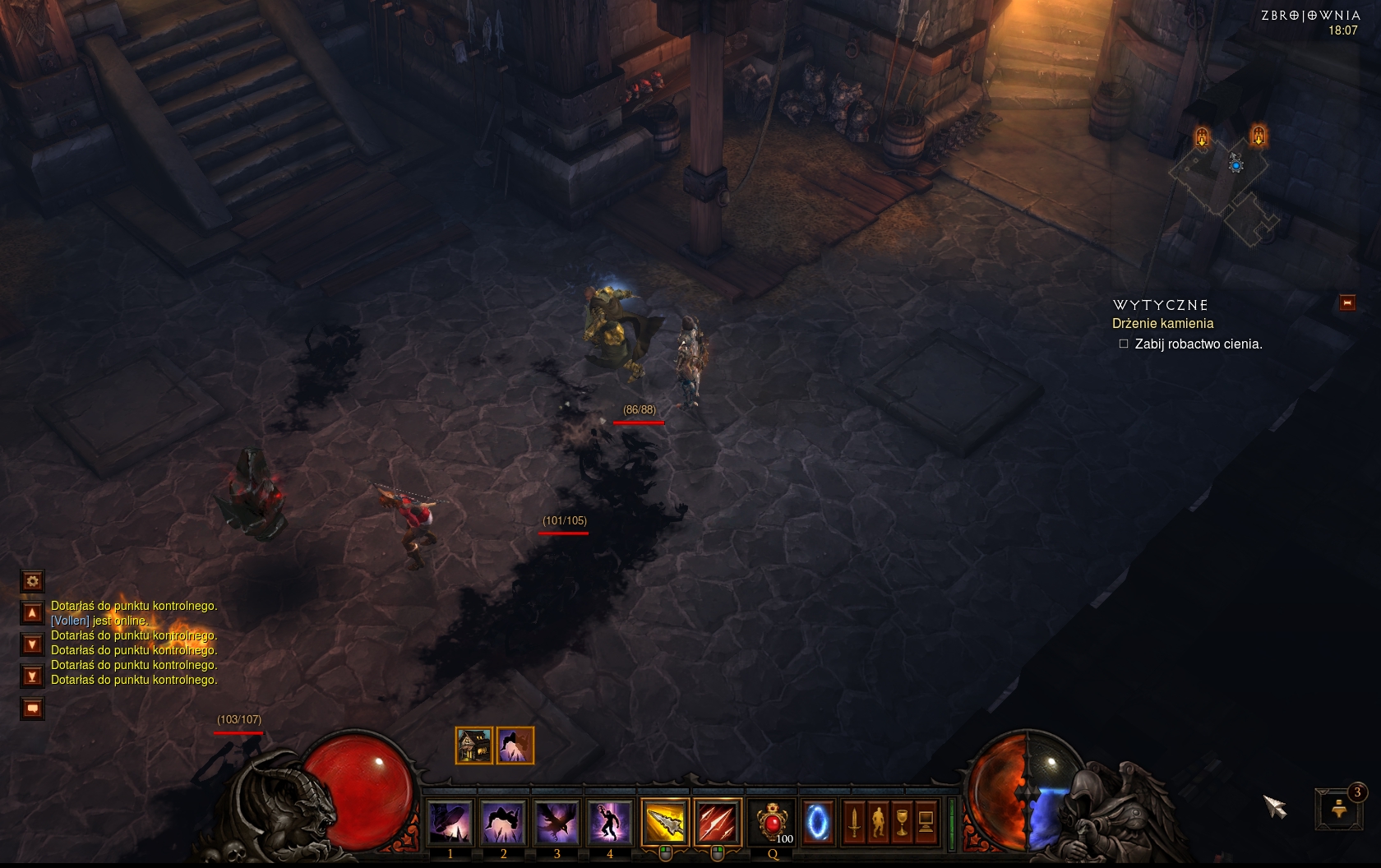Select the red multi-arrow secondary skill
This screenshot has width=1381, height=868.
tap(717, 821)
